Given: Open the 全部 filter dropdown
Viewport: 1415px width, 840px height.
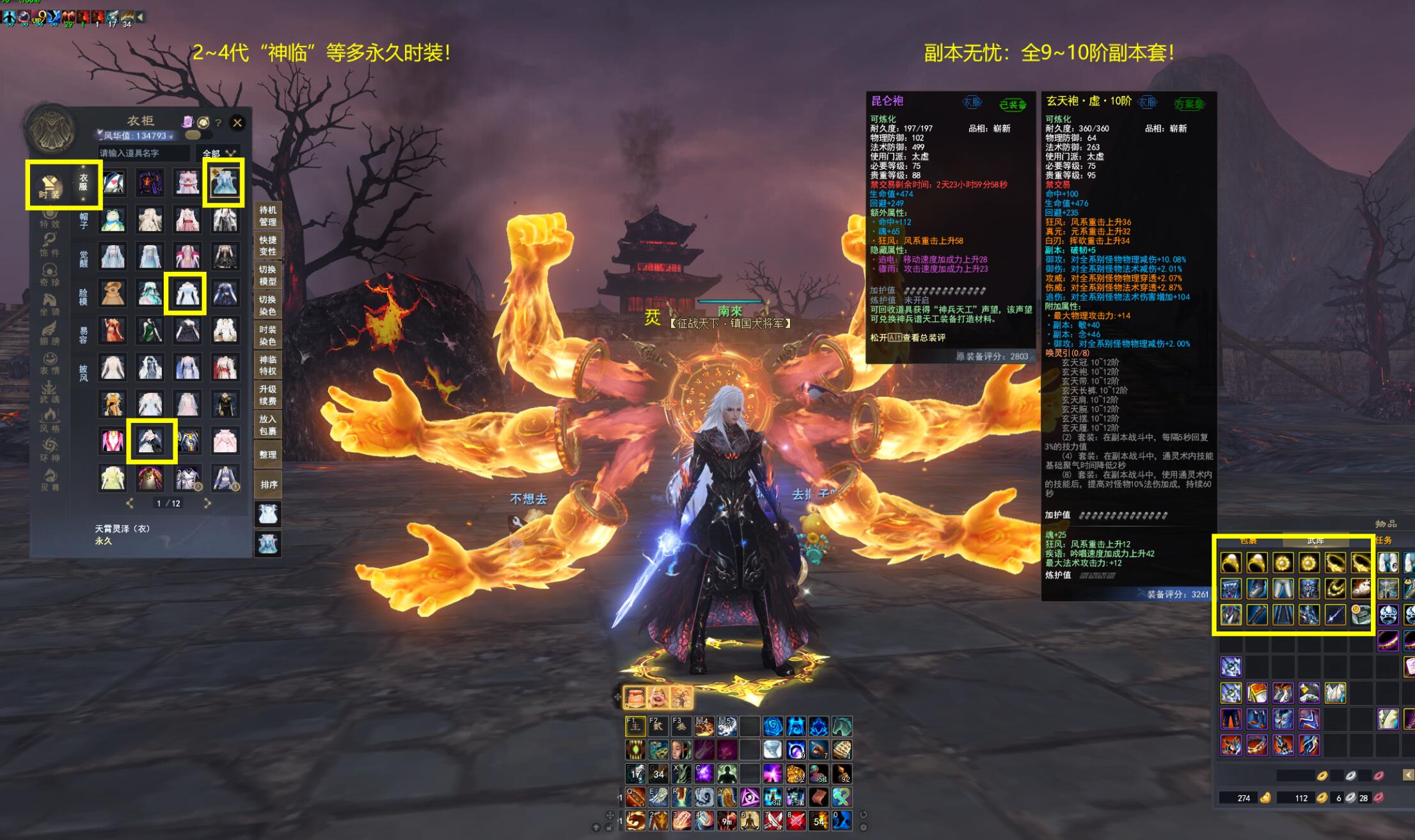Looking at the screenshot, I should pos(219,154).
